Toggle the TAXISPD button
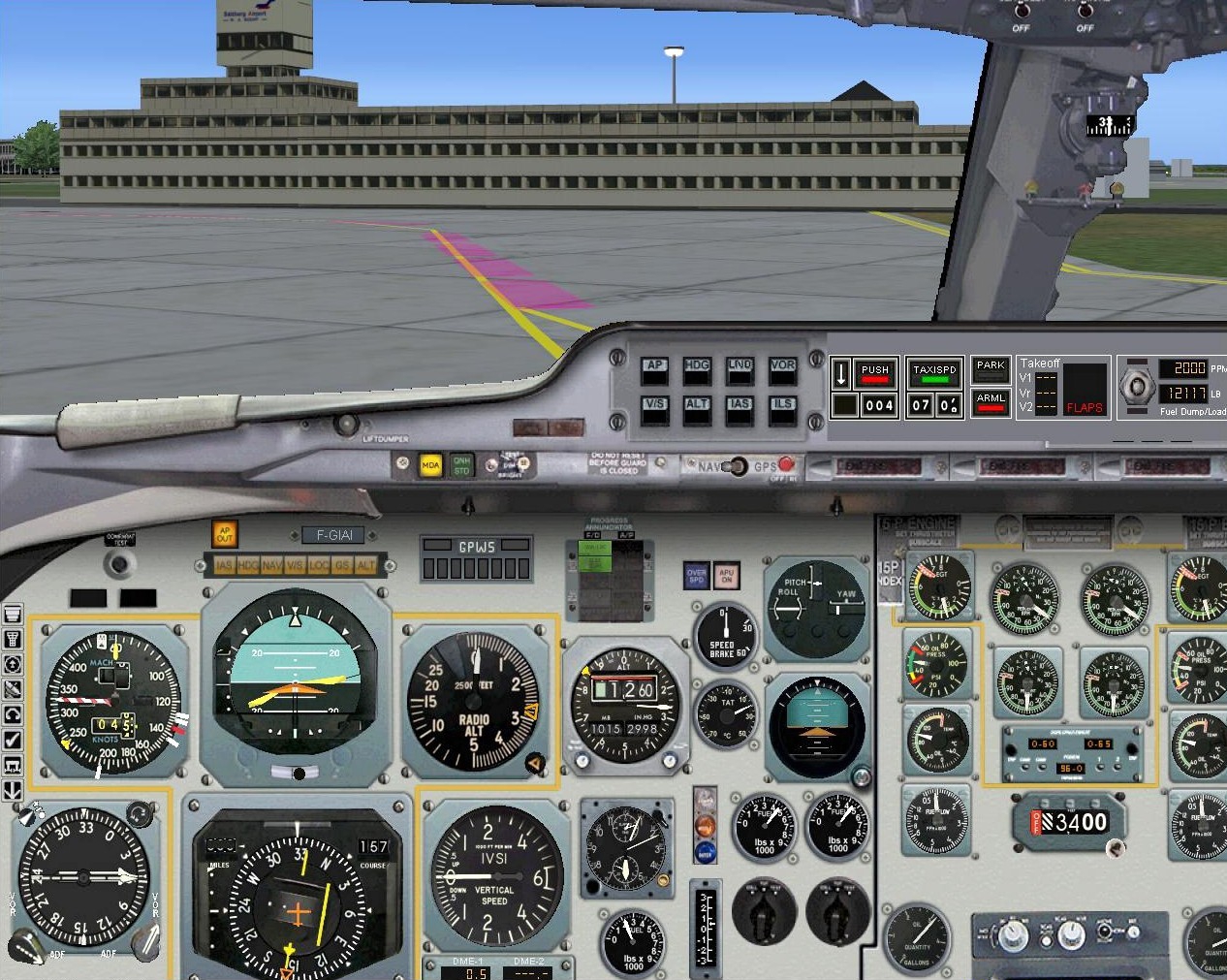1227x980 pixels. click(934, 373)
